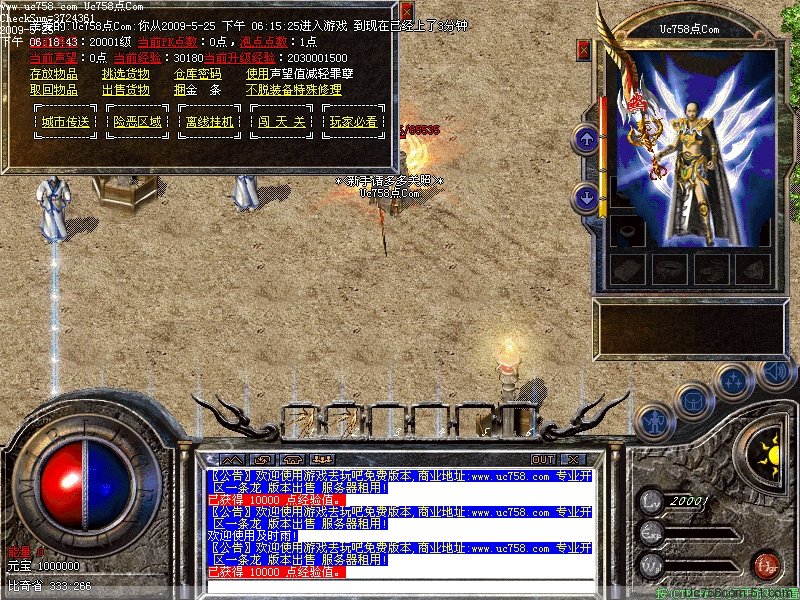Close the NPC dialog window
The image size is (800, 600).
tap(406, 12)
